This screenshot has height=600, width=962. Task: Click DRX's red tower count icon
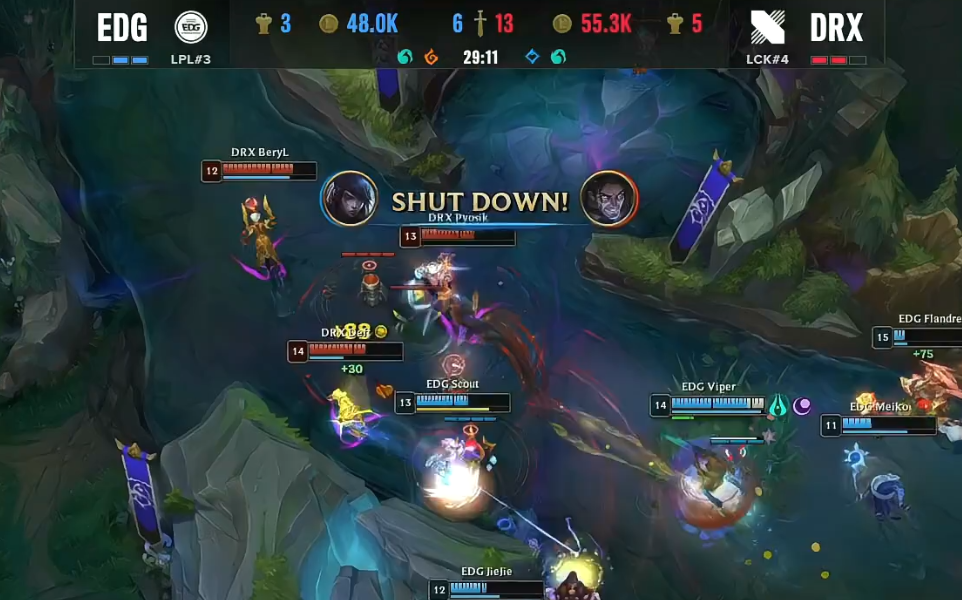(675, 24)
